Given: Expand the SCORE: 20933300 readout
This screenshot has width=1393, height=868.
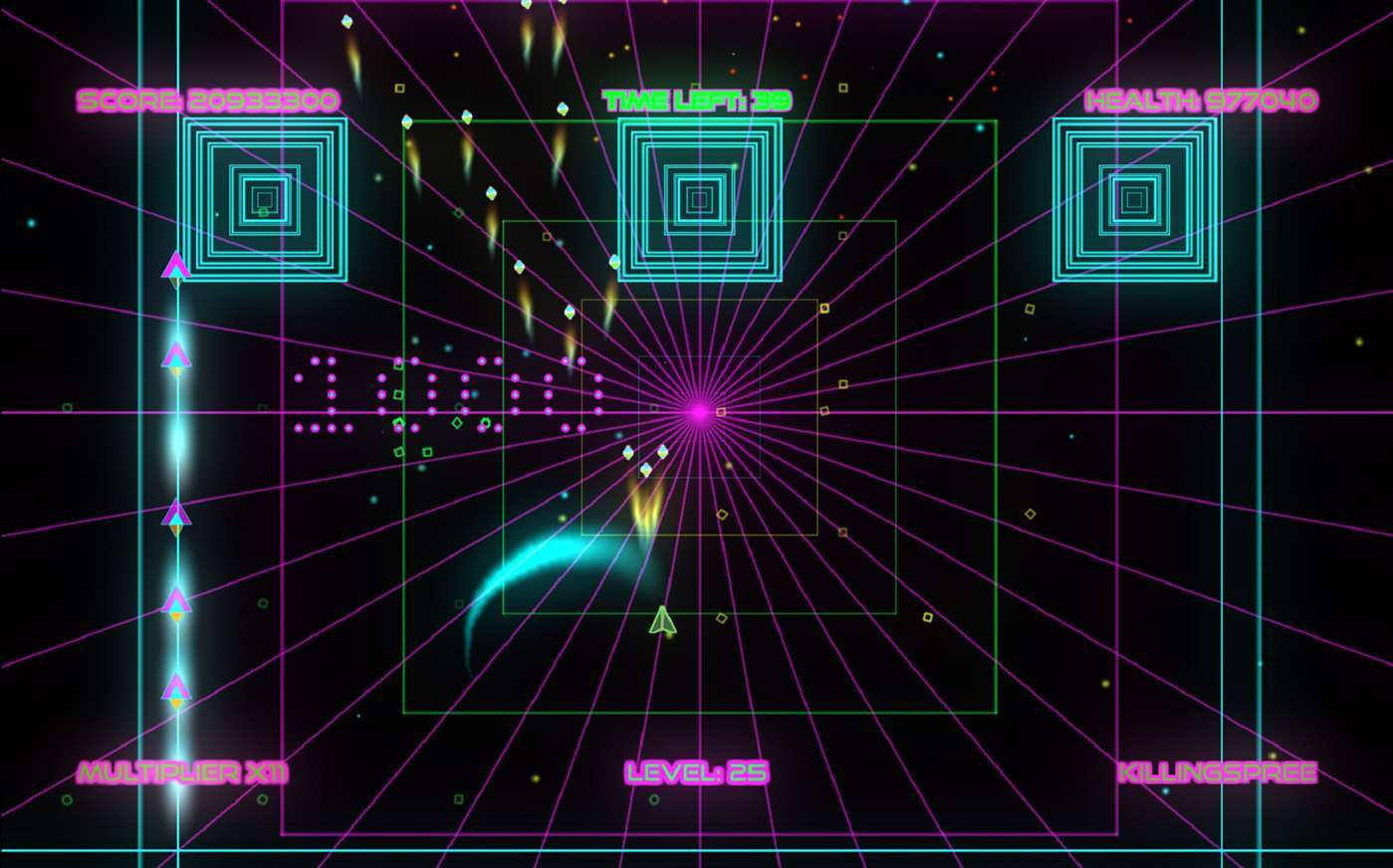Looking at the screenshot, I should (x=207, y=101).
